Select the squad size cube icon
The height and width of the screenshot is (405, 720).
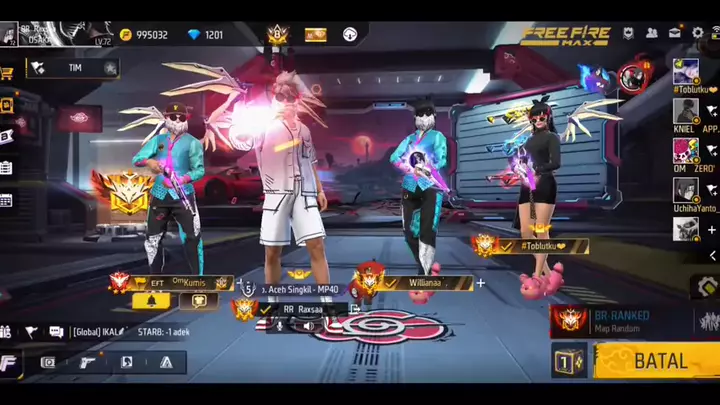[567, 361]
